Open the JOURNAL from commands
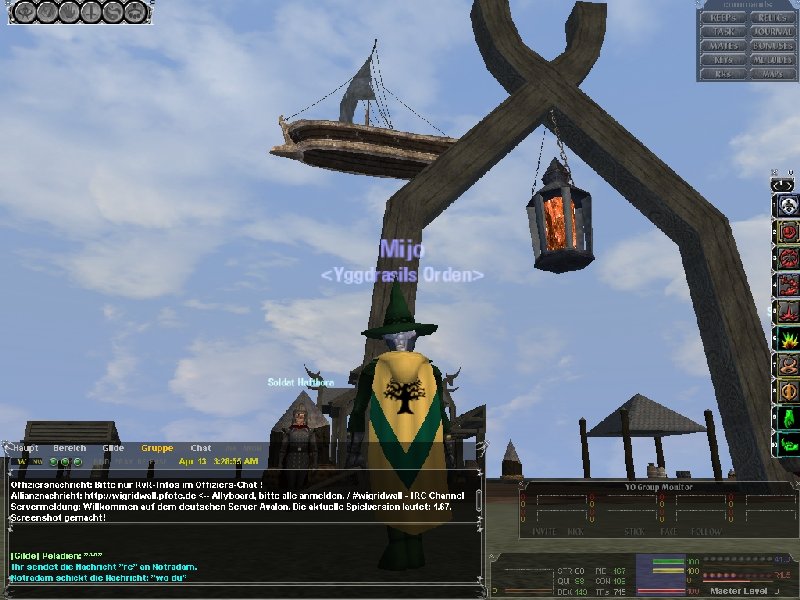800x600 pixels. (x=771, y=31)
